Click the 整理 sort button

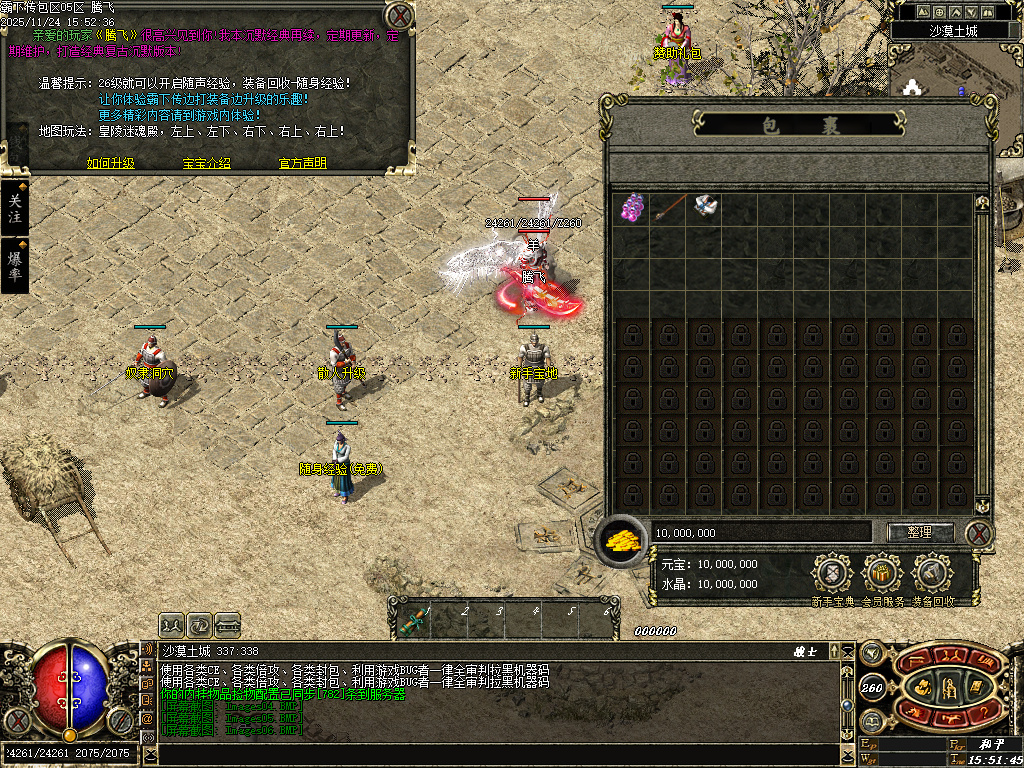pyautogui.click(x=920, y=533)
